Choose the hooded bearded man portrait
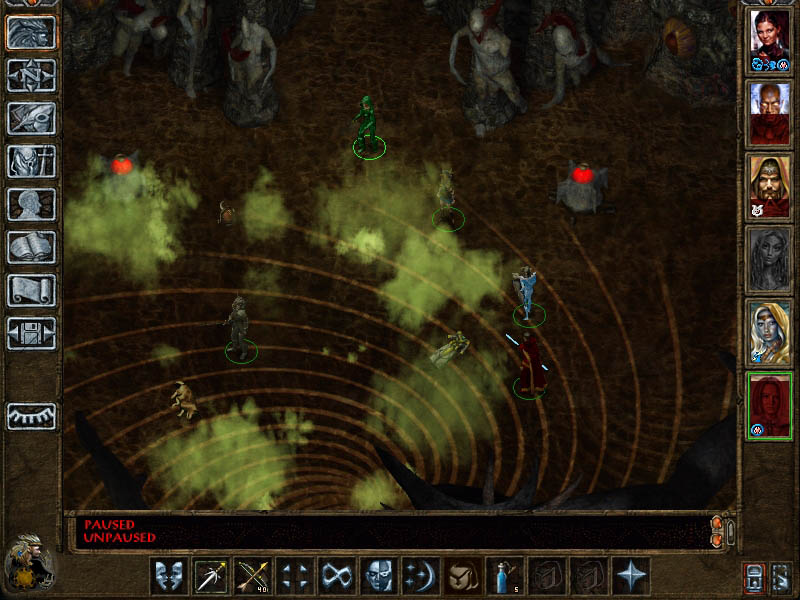Screen dimensions: 800x600 770,186
